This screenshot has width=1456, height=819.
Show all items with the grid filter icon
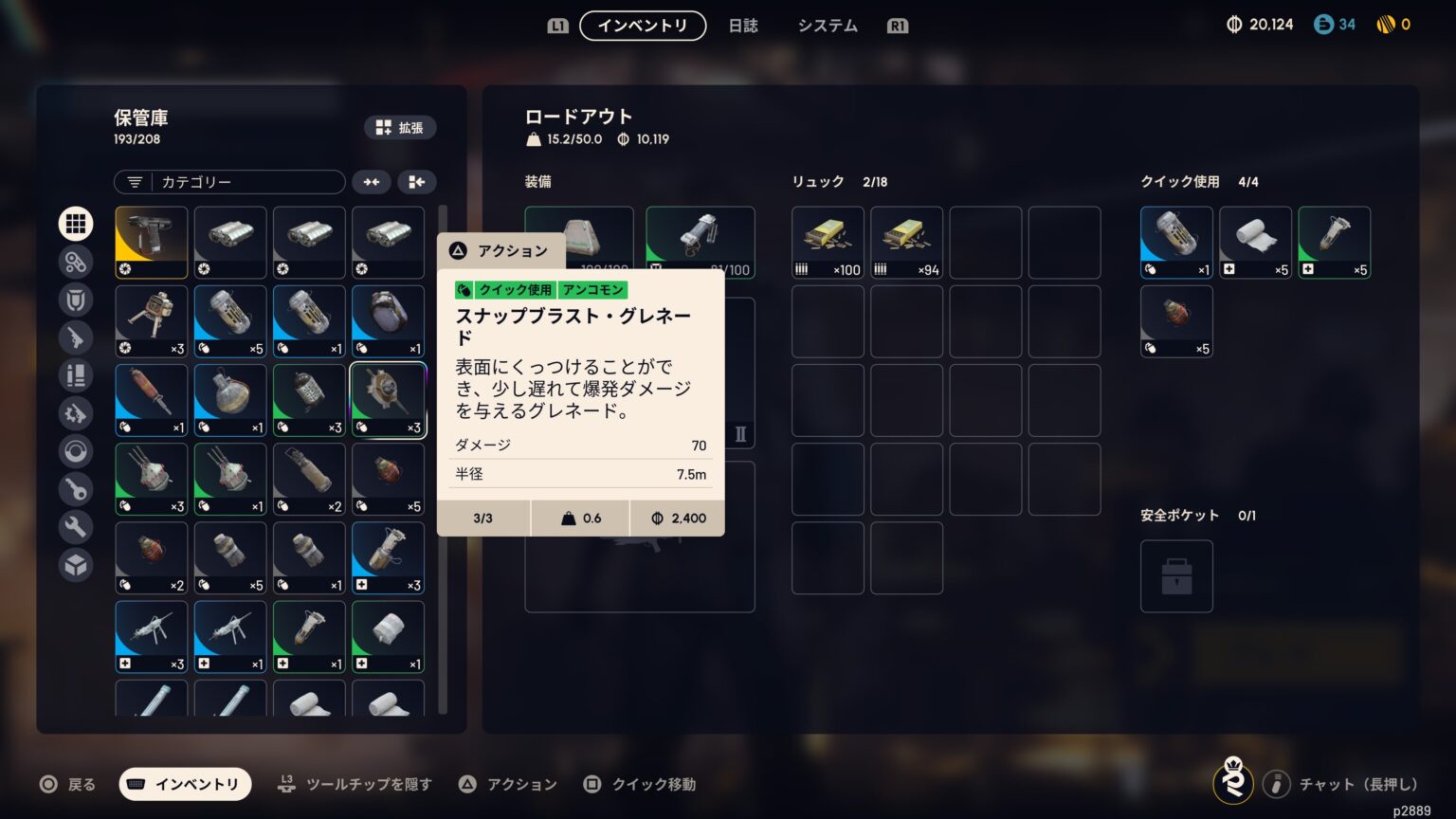(x=76, y=224)
